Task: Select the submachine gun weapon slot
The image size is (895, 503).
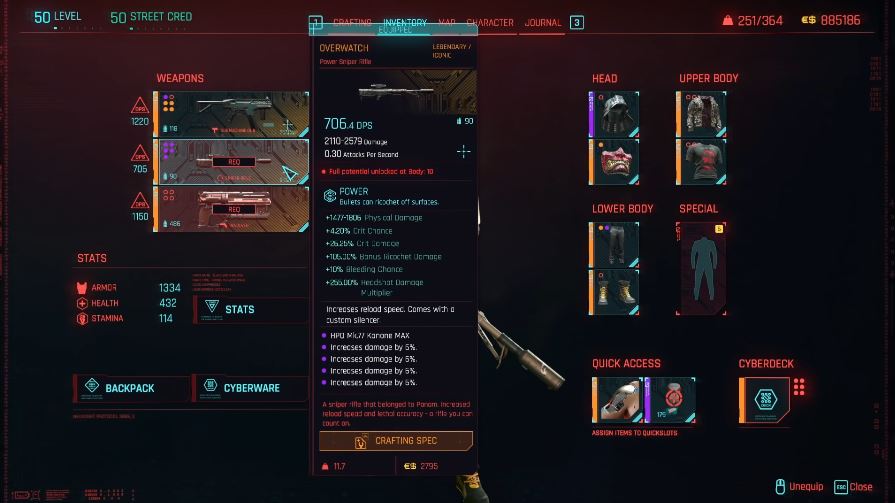Action: pyautogui.click(x=231, y=114)
